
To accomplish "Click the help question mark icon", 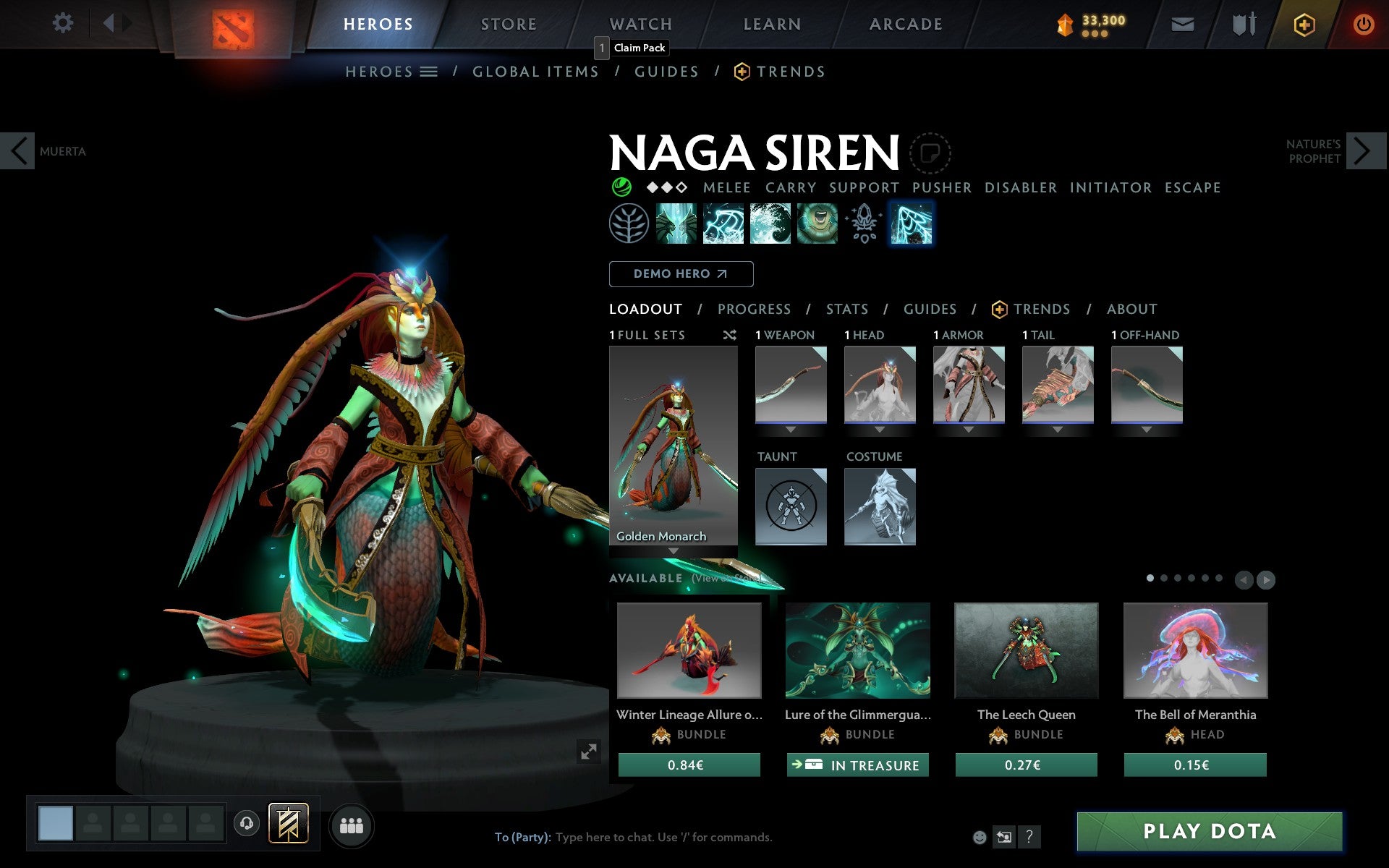I will [1029, 838].
